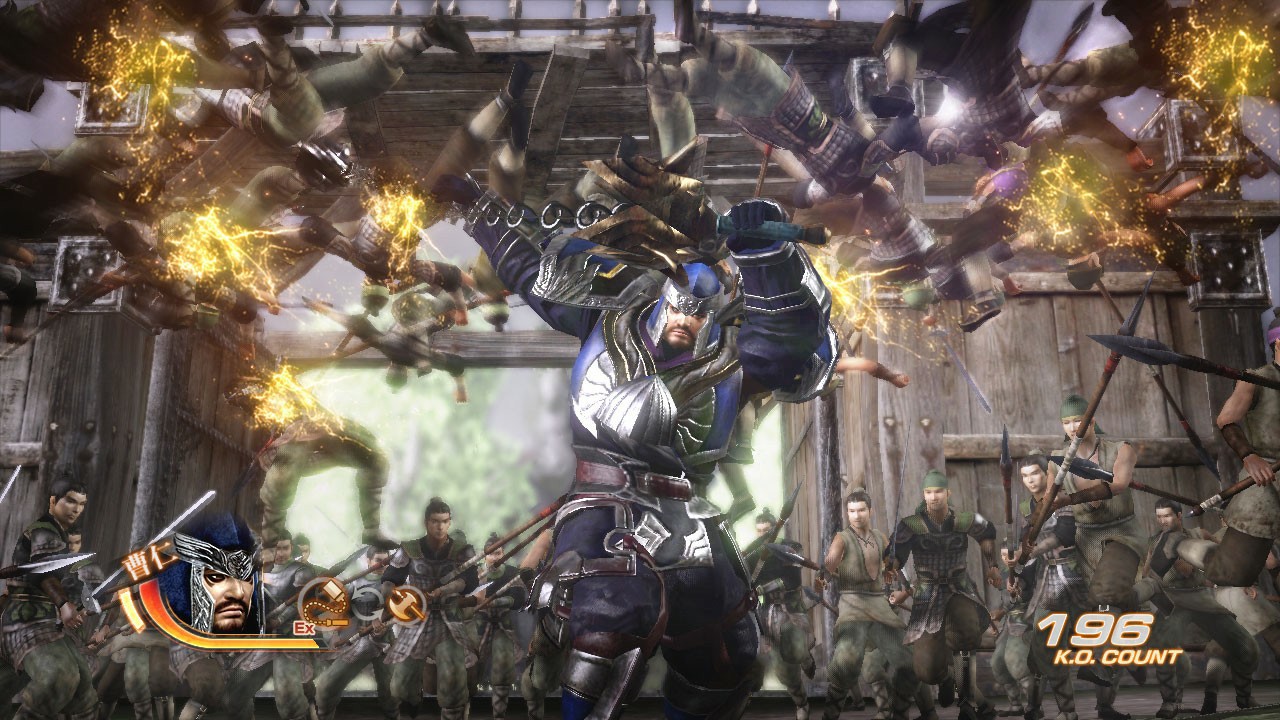The width and height of the screenshot is (1280, 720).
Task: Select the throwing axe weapon icon
Action: [407, 605]
